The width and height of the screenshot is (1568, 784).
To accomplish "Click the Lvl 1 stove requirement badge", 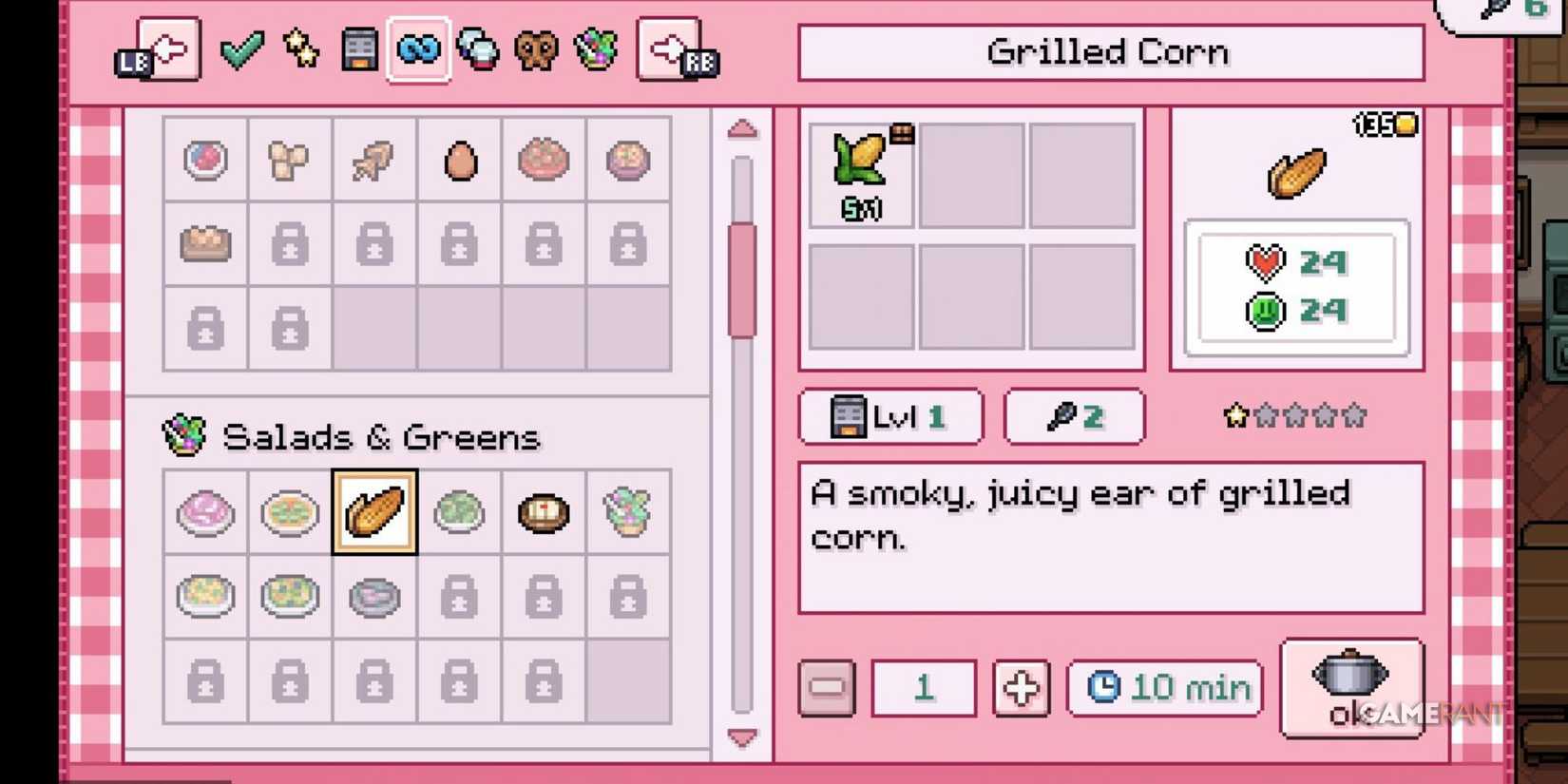I will coord(890,416).
